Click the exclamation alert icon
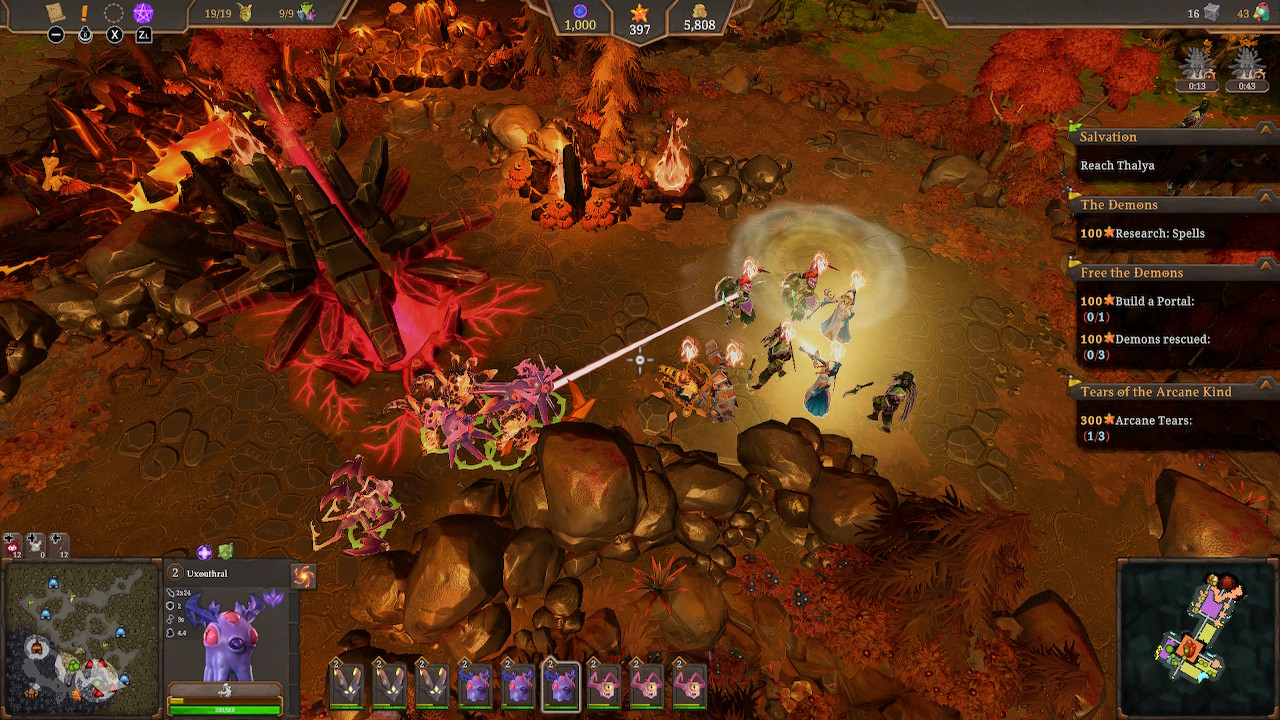The width and height of the screenshot is (1280, 720). 84,13
